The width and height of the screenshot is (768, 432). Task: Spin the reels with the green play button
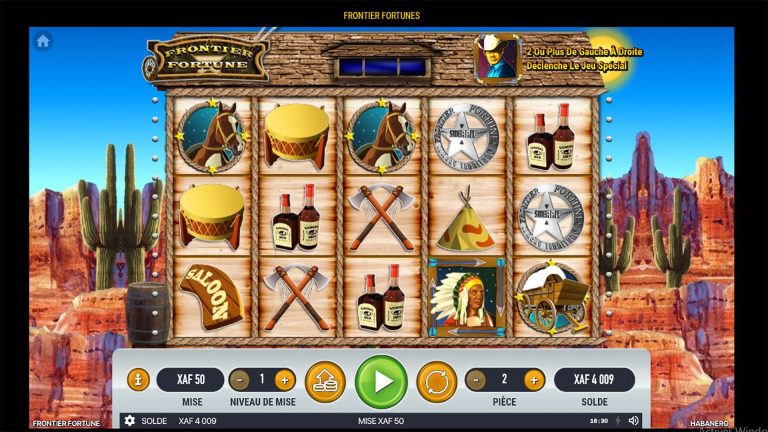381,381
